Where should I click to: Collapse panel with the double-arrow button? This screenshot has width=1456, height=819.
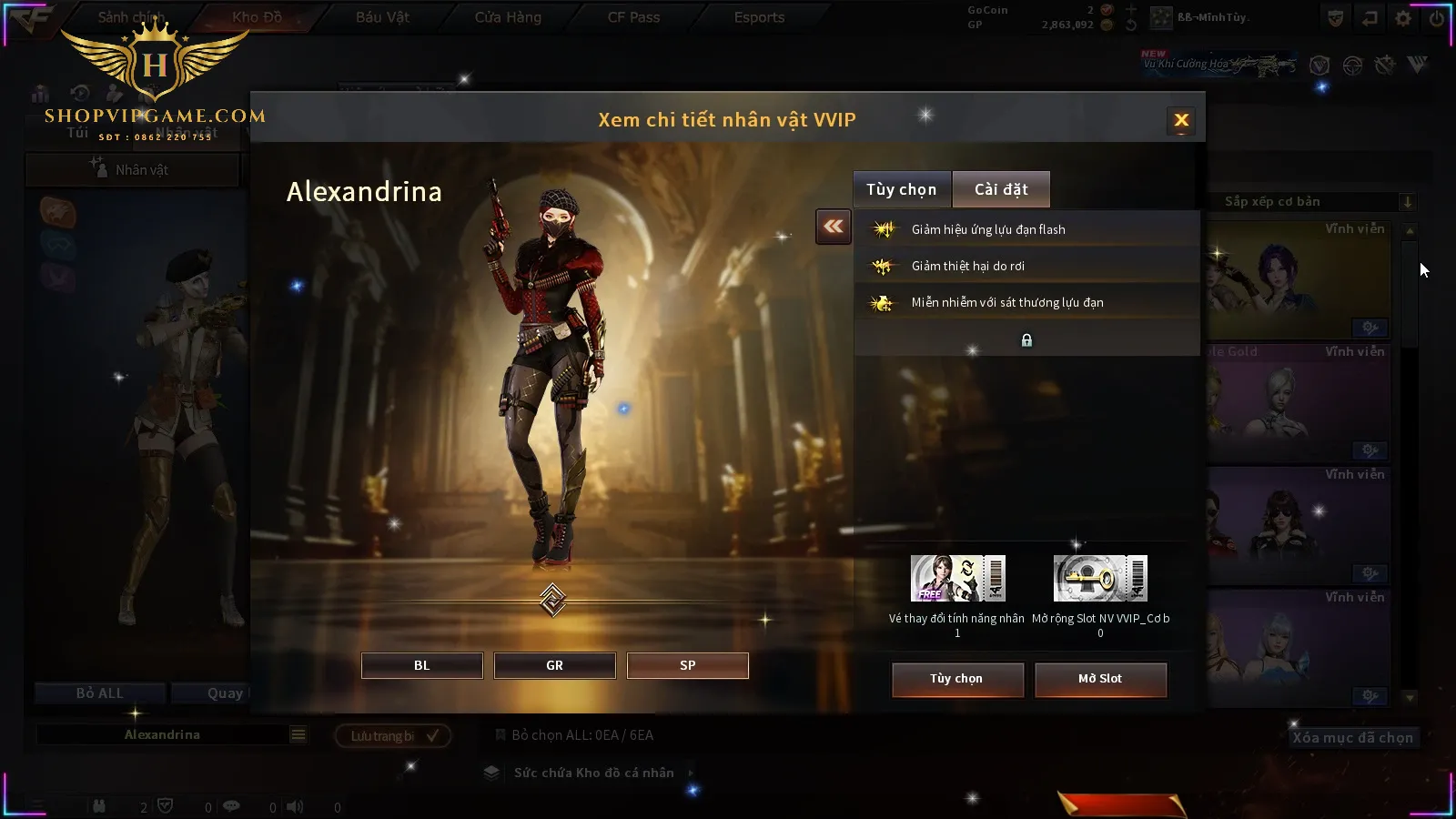834,227
